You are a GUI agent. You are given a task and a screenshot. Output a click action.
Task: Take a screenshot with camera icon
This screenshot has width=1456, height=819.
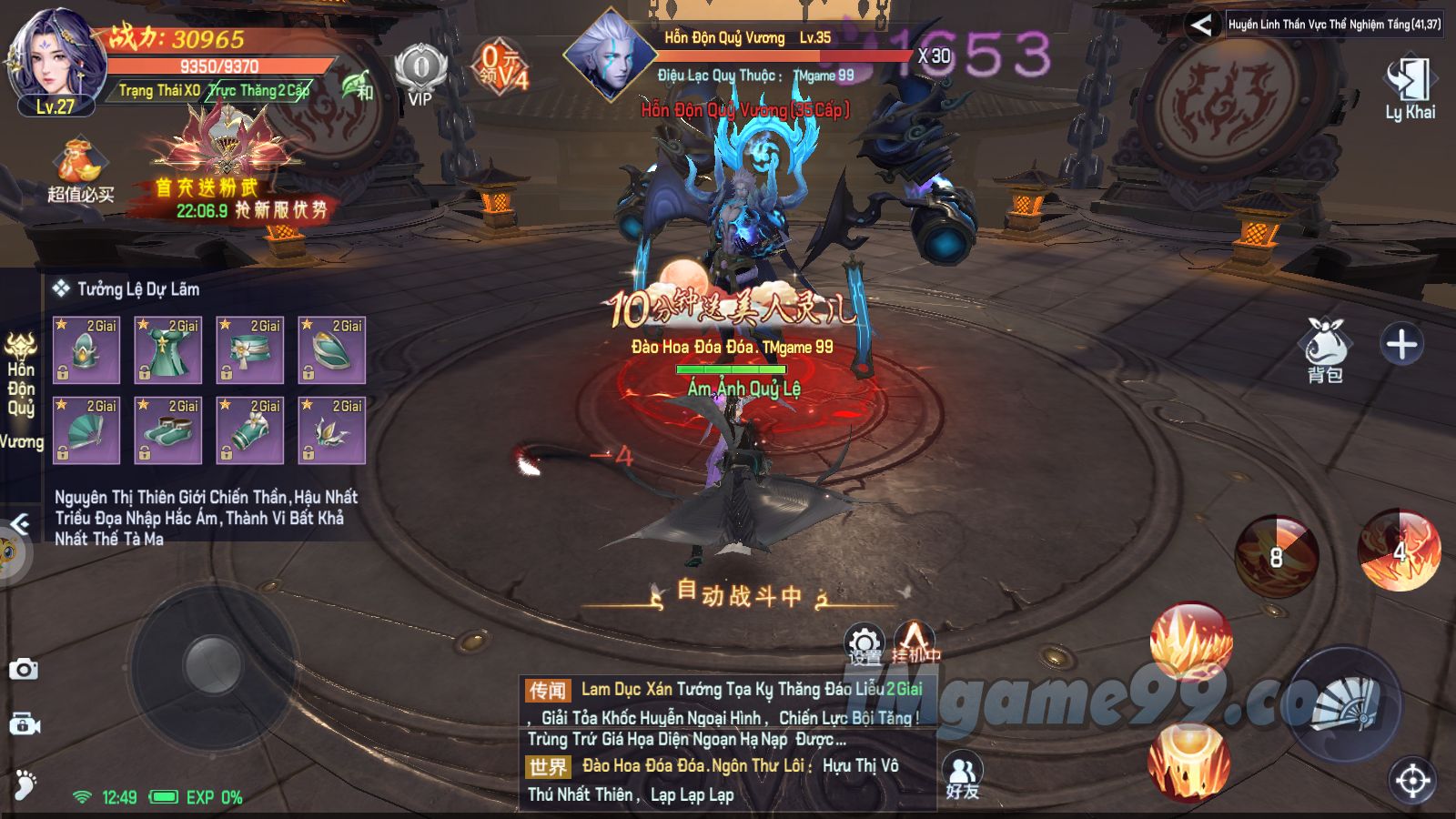click(24, 670)
